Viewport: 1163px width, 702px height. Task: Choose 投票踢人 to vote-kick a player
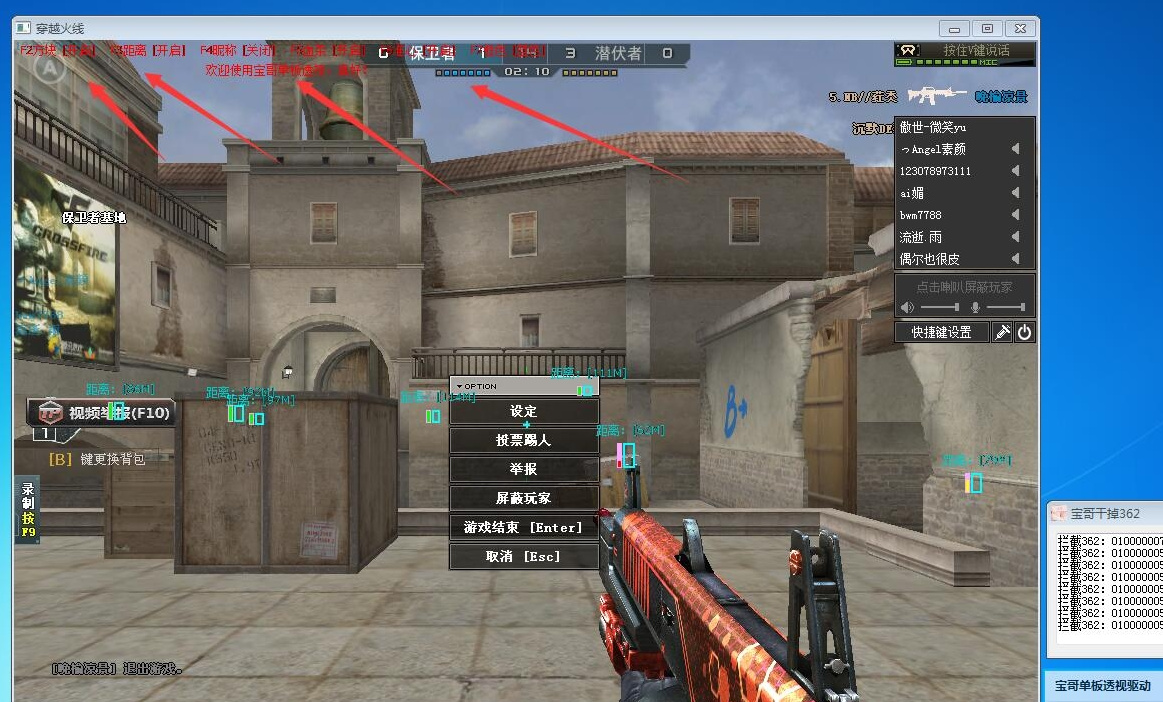tap(524, 440)
